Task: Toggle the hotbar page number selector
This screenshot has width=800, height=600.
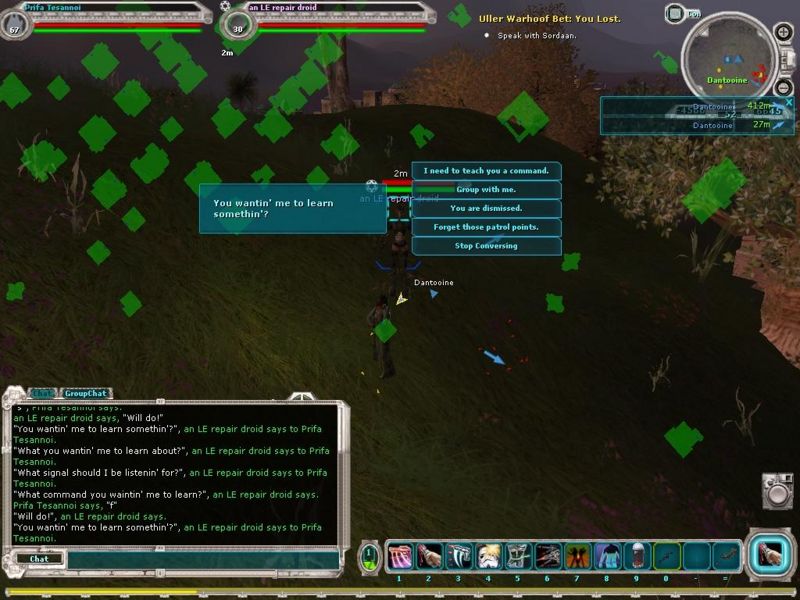Action: [369, 556]
